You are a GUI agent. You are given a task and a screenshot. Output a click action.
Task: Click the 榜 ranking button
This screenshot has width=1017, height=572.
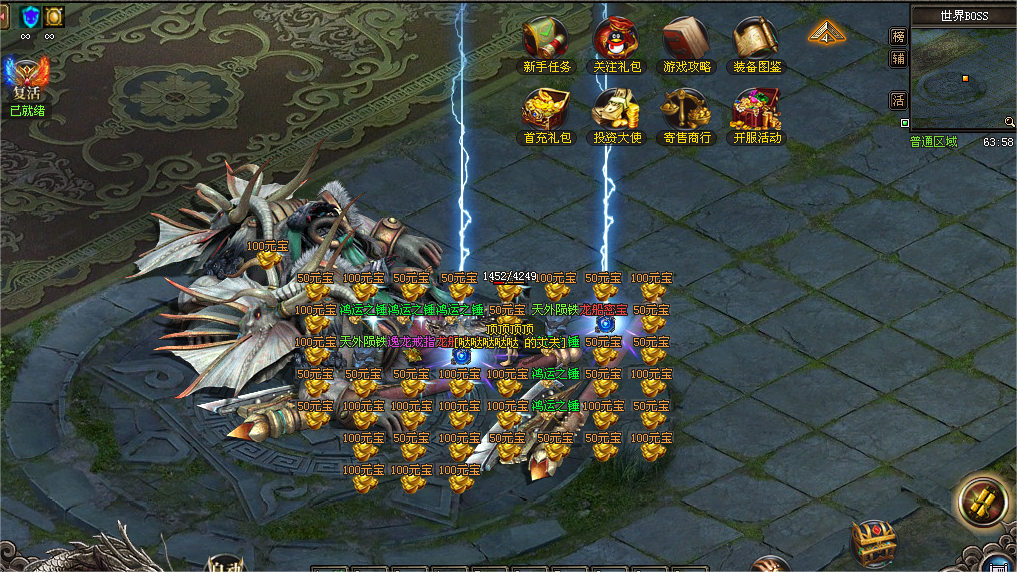[x=898, y=36]
